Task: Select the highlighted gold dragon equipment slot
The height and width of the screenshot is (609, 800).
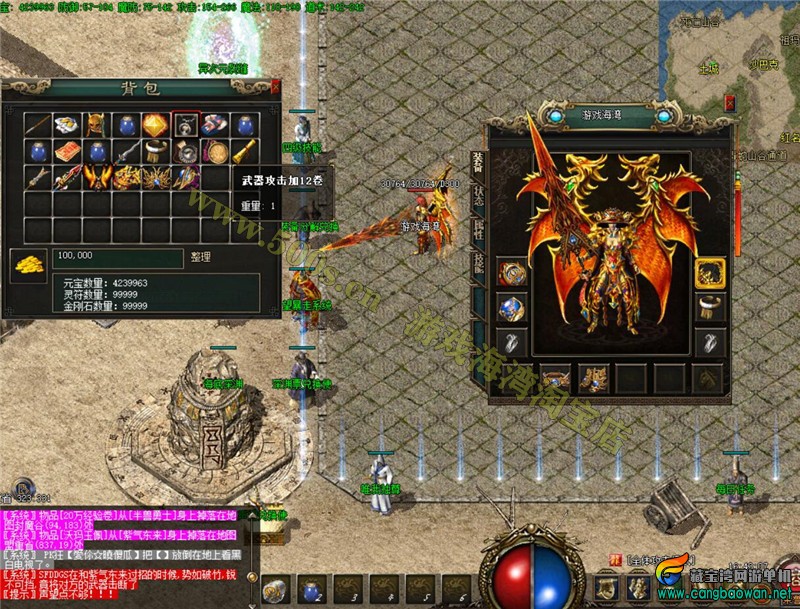Action: pos(710,273)
